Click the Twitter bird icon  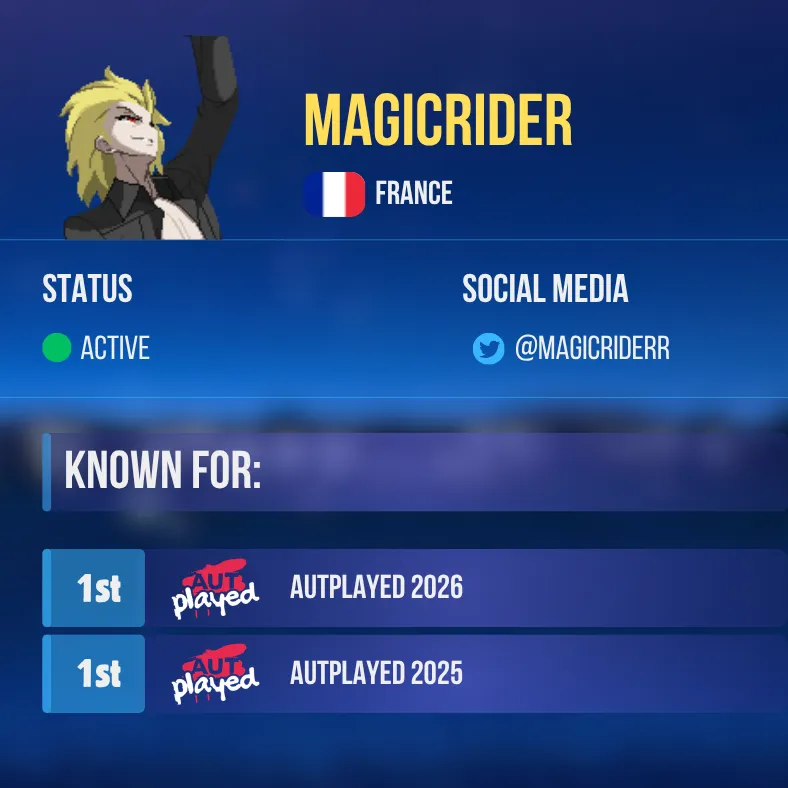[x=488, y=349]
